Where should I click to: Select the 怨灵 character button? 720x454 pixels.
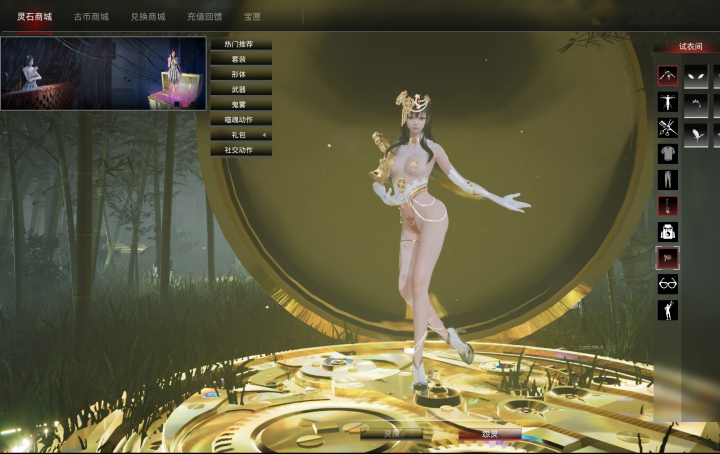coord(490,435)
